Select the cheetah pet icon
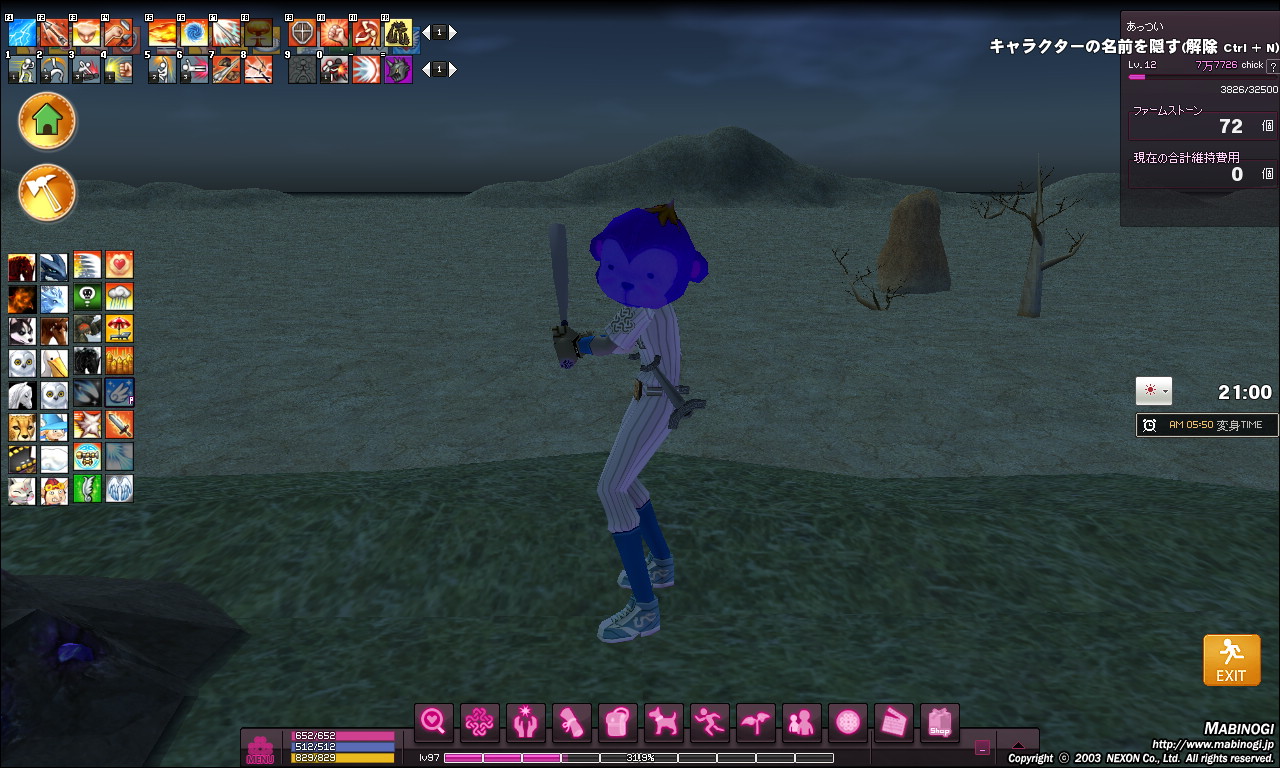 click(x=22, y=426)
